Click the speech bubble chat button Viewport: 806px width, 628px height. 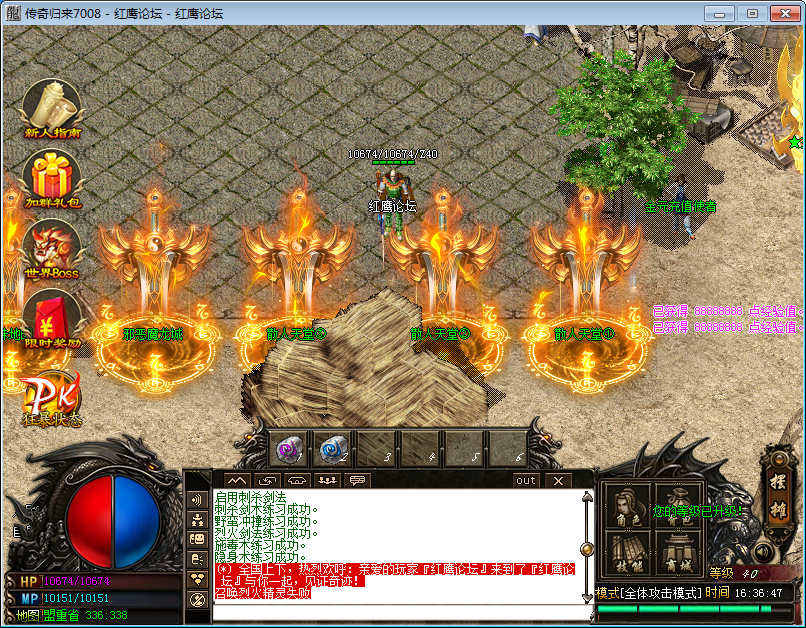[357, 481]
